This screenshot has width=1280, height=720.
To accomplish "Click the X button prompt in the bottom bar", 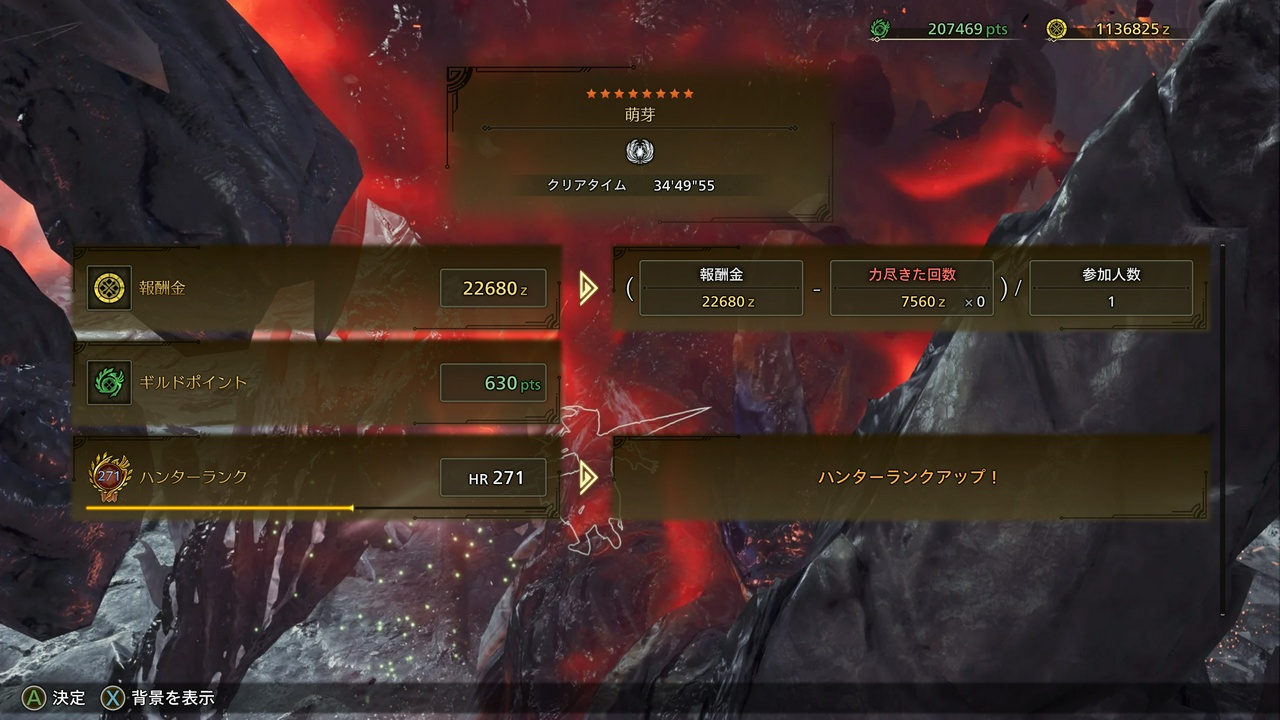I will coord(113,698).
